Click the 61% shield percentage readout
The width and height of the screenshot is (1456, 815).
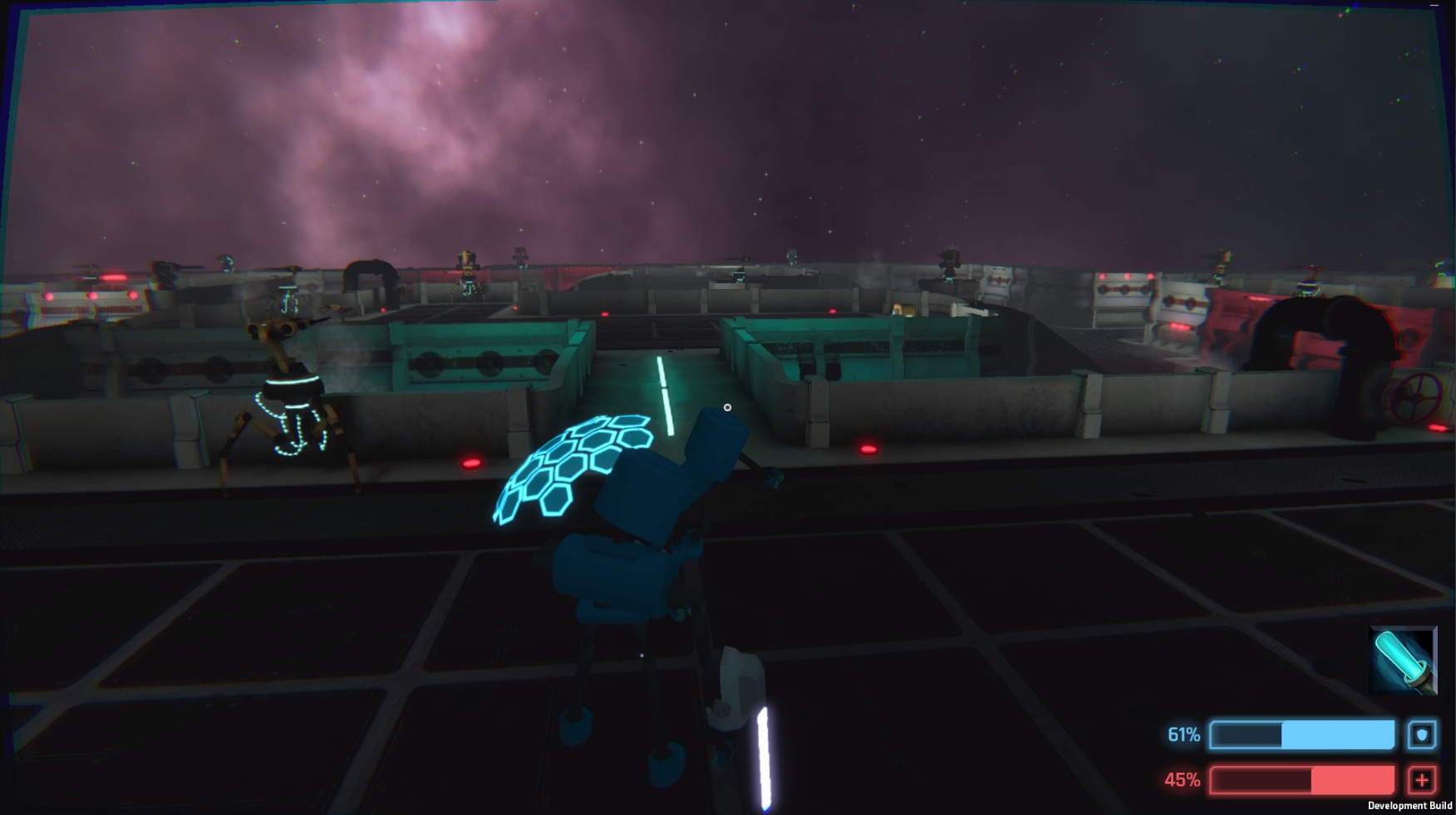coord(1183,734)
